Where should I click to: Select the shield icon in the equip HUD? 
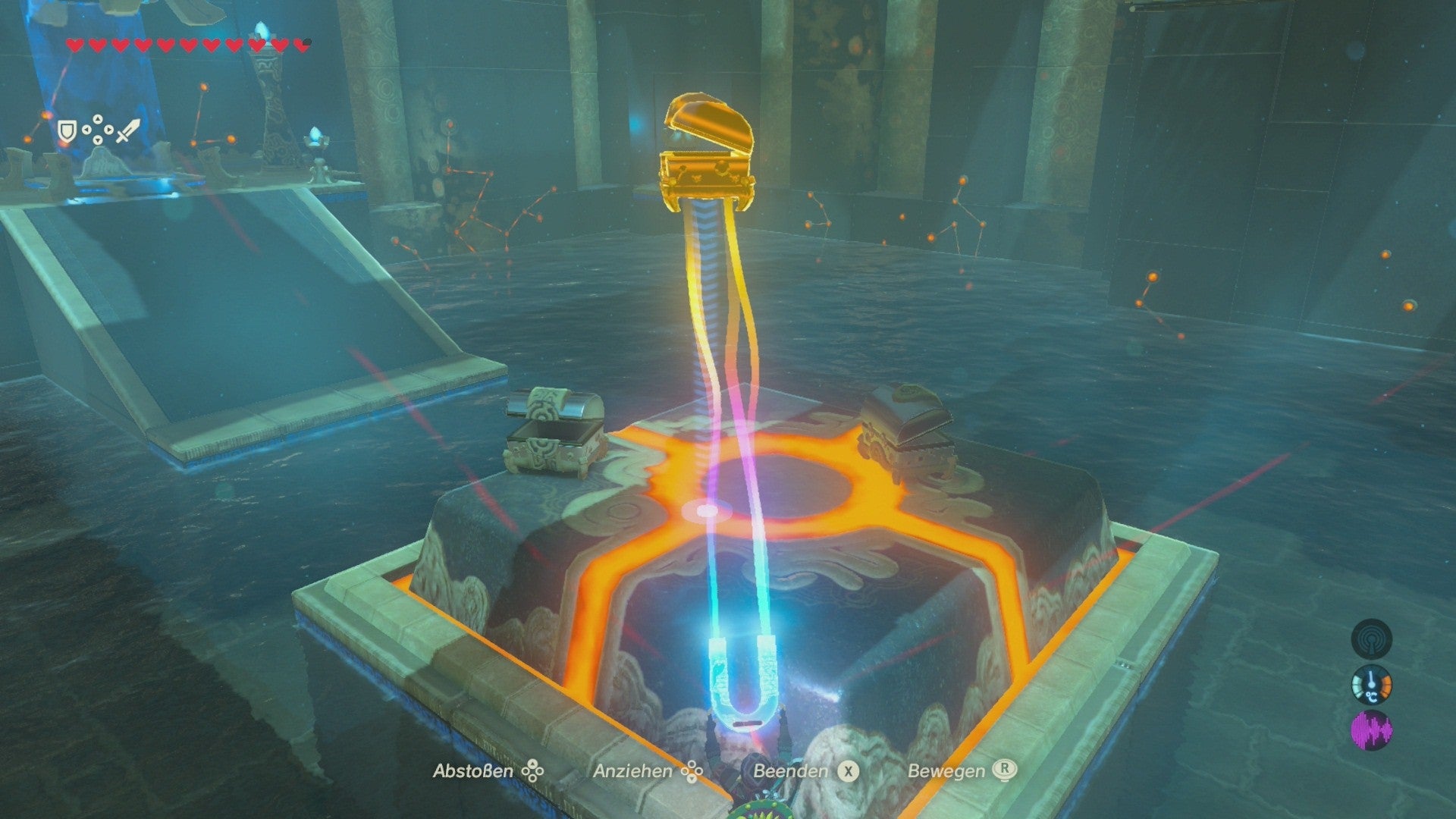[66, 129]
